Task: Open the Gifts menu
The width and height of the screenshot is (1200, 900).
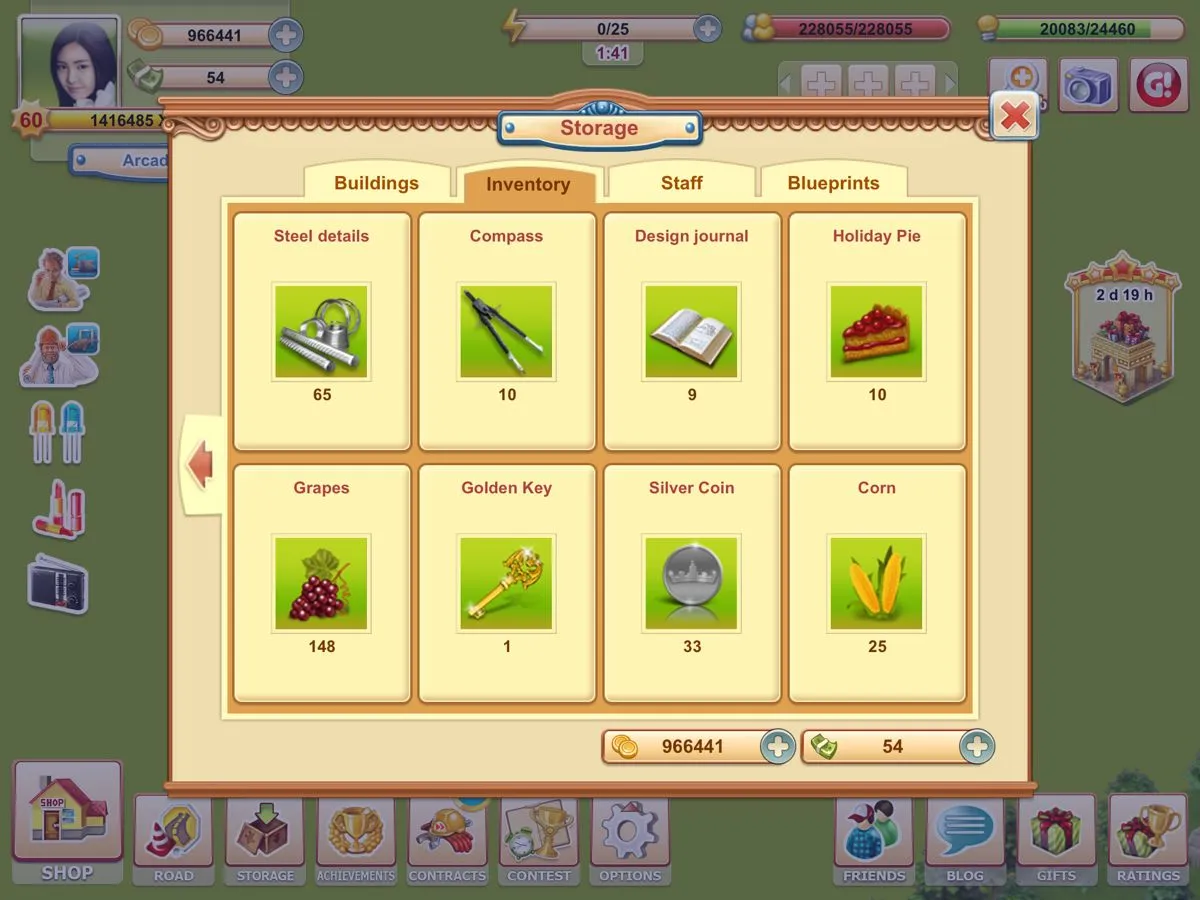Action: 1056,838
